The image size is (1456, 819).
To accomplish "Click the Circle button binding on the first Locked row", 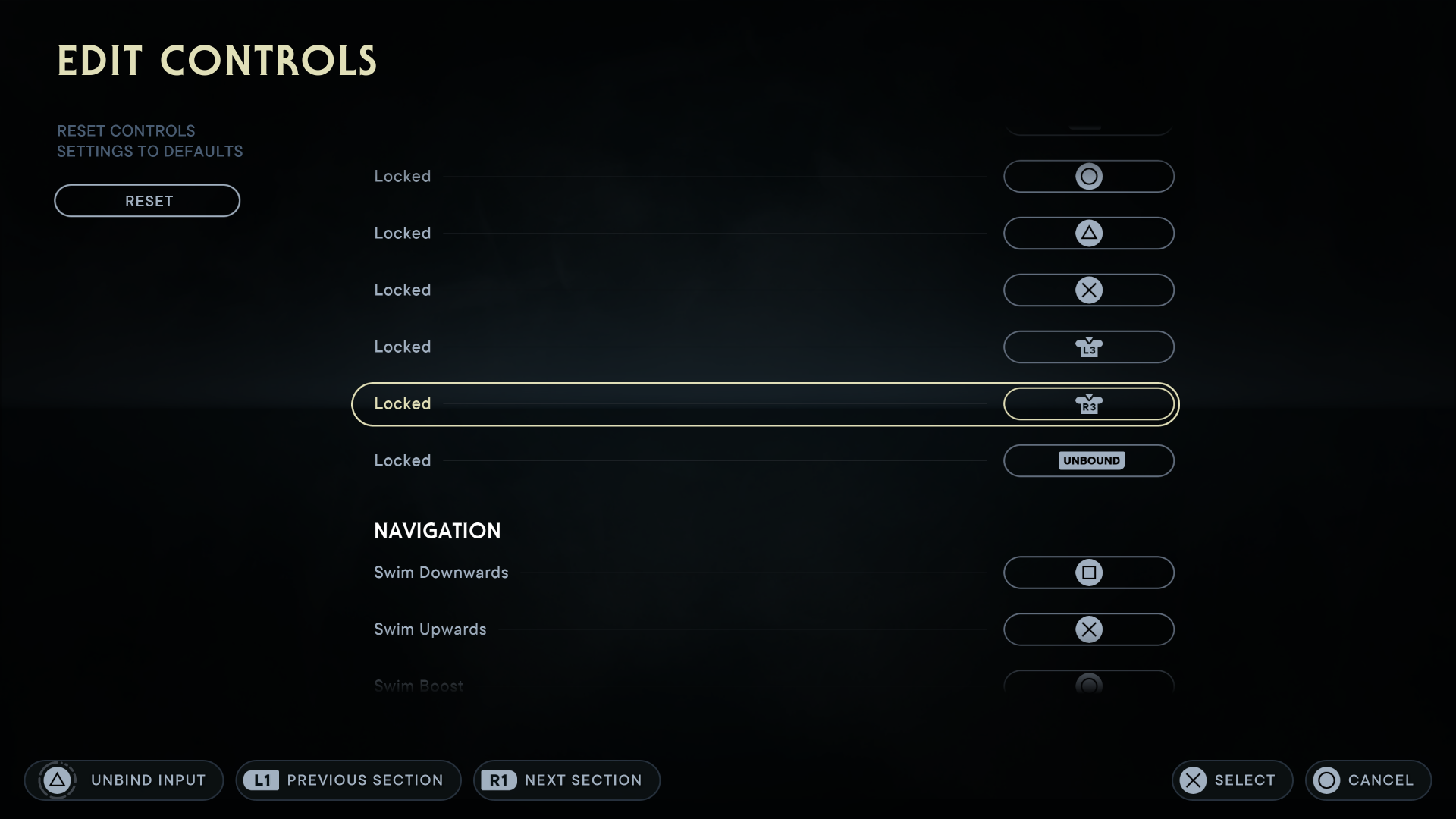I will click(1089, 176).
